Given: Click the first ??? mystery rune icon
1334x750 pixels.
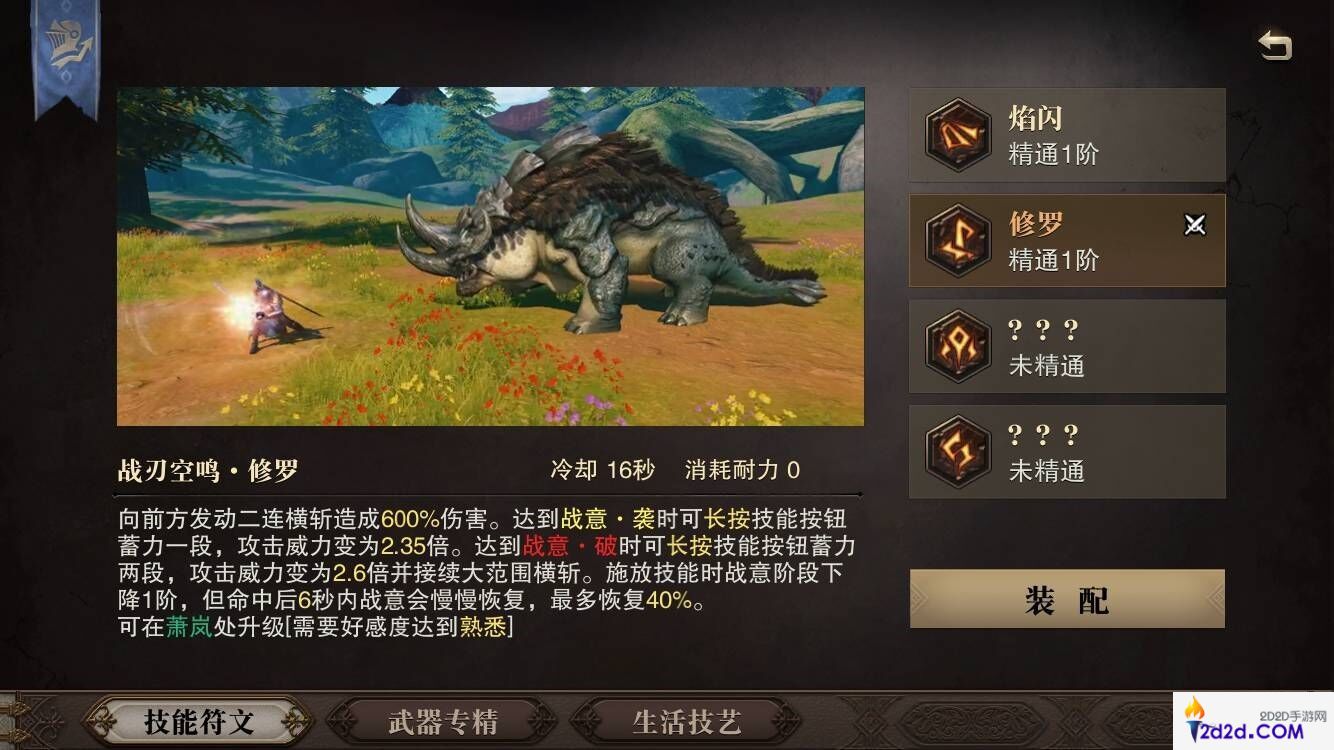Looking at the screenshot, I should [x=957, y=346].
